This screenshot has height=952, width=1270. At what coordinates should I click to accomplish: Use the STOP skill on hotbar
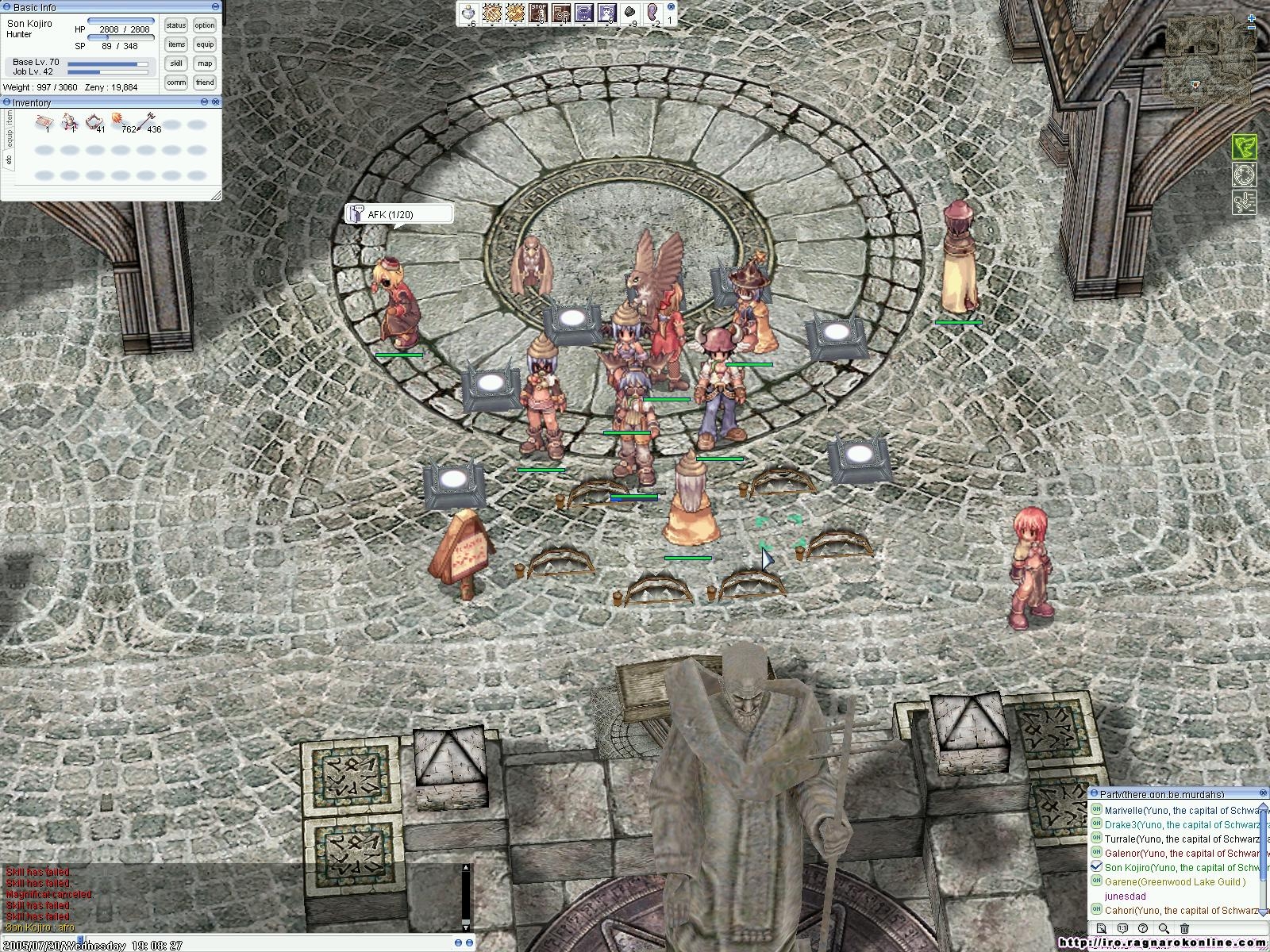(538, 13)
